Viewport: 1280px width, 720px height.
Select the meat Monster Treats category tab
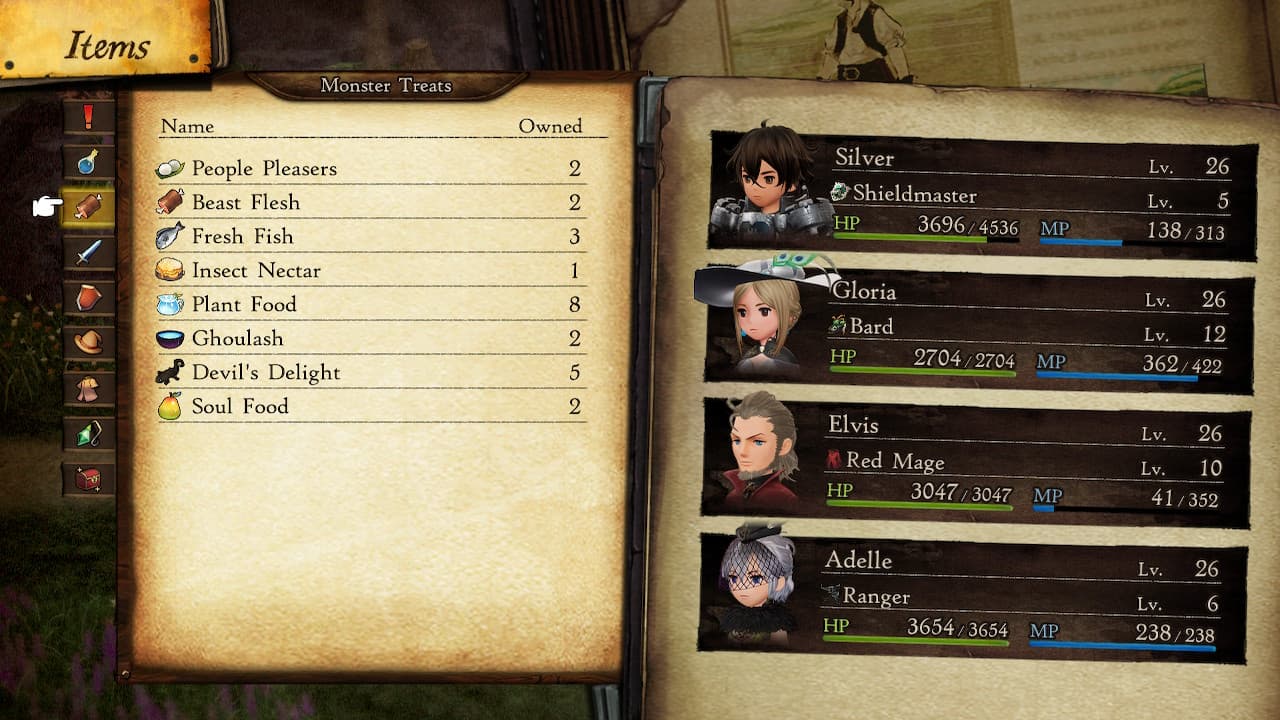pyautogui.click(x=88, y=207)
